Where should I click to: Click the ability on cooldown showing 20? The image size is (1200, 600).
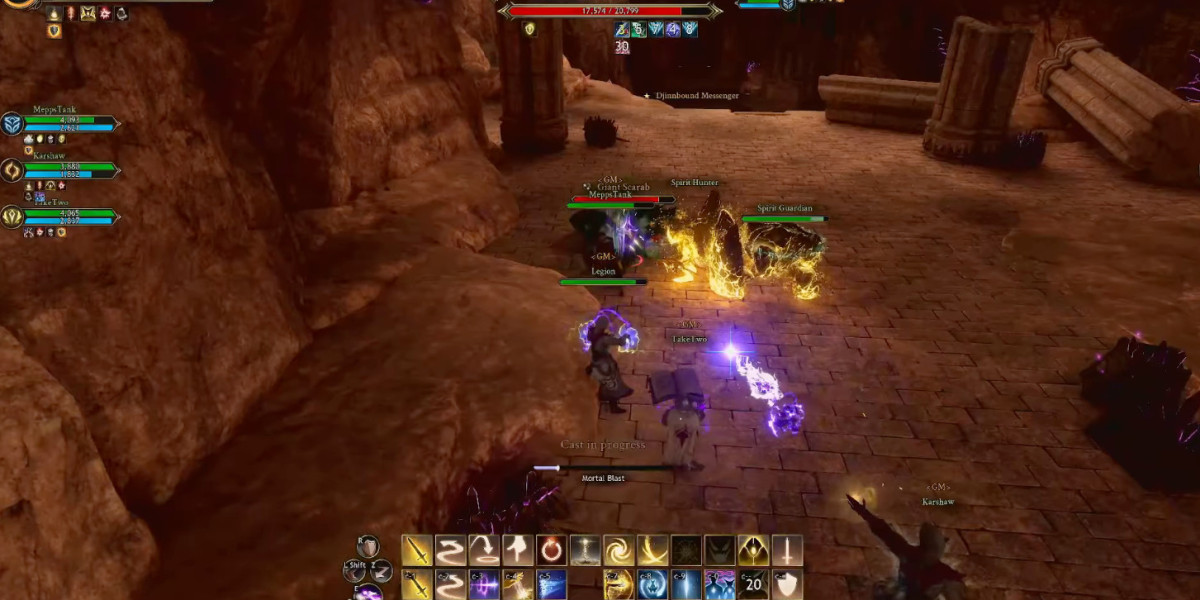pyautogui.click(x=754, y=584)
